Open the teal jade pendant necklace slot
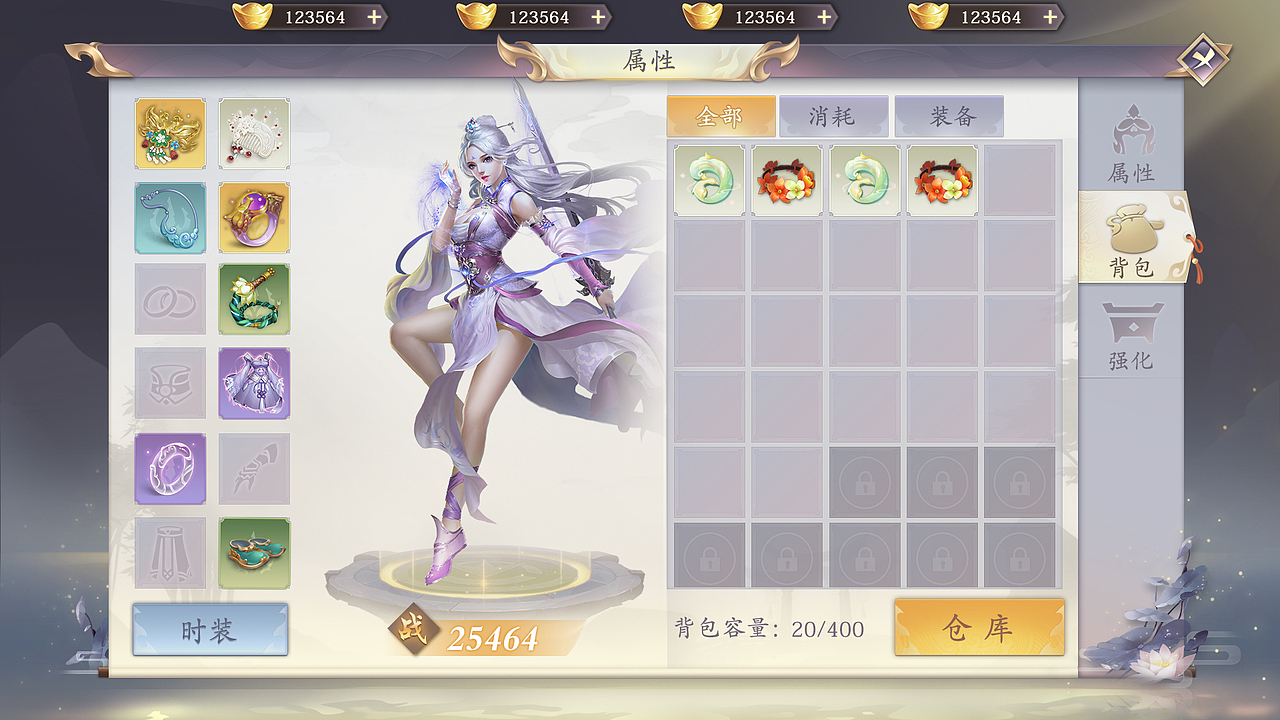This screenshot has height=720, width=1280. click(x=170, y=215)
